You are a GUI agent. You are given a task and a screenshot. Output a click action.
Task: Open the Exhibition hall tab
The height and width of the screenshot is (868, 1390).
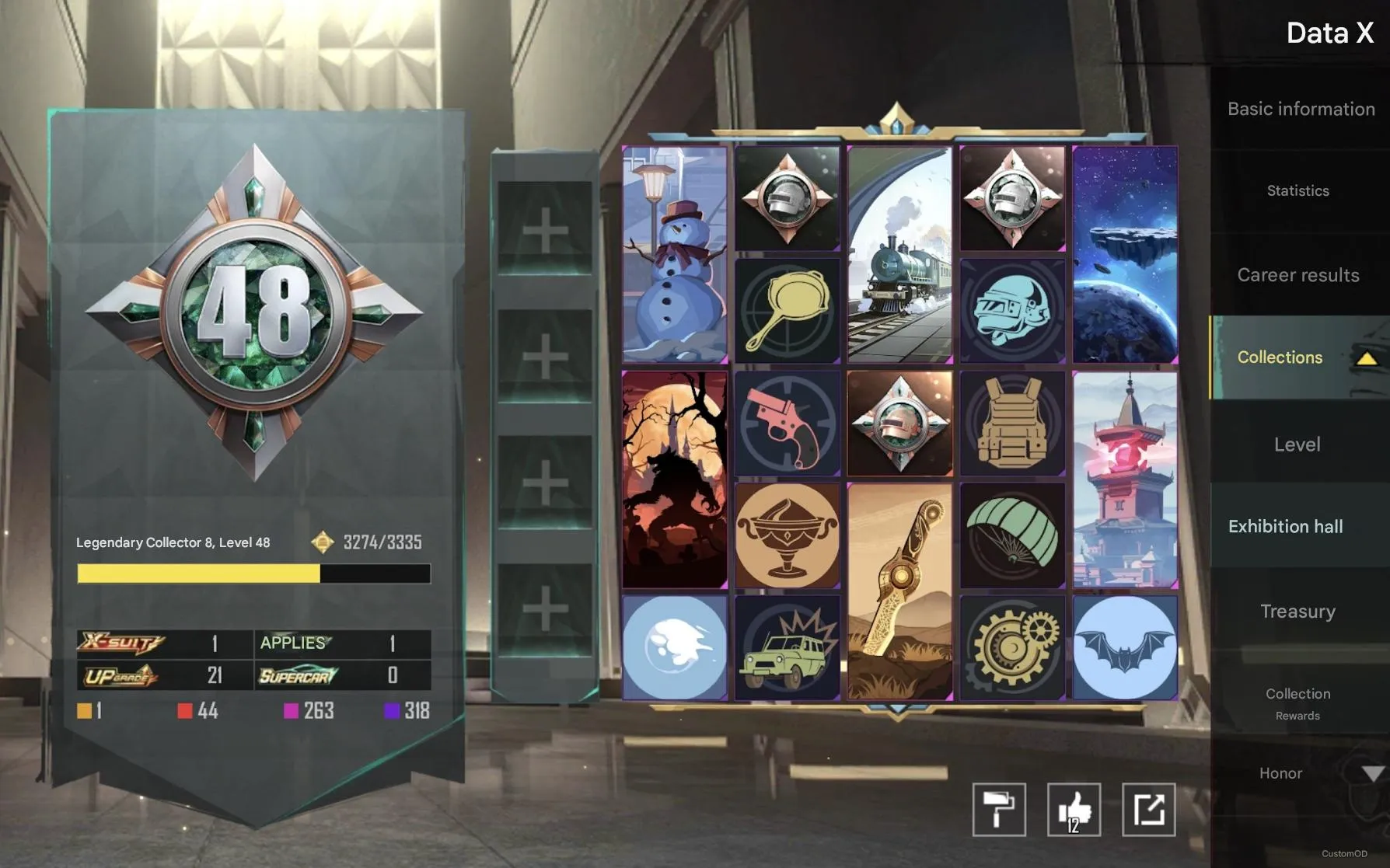(x=1286, y=526)
